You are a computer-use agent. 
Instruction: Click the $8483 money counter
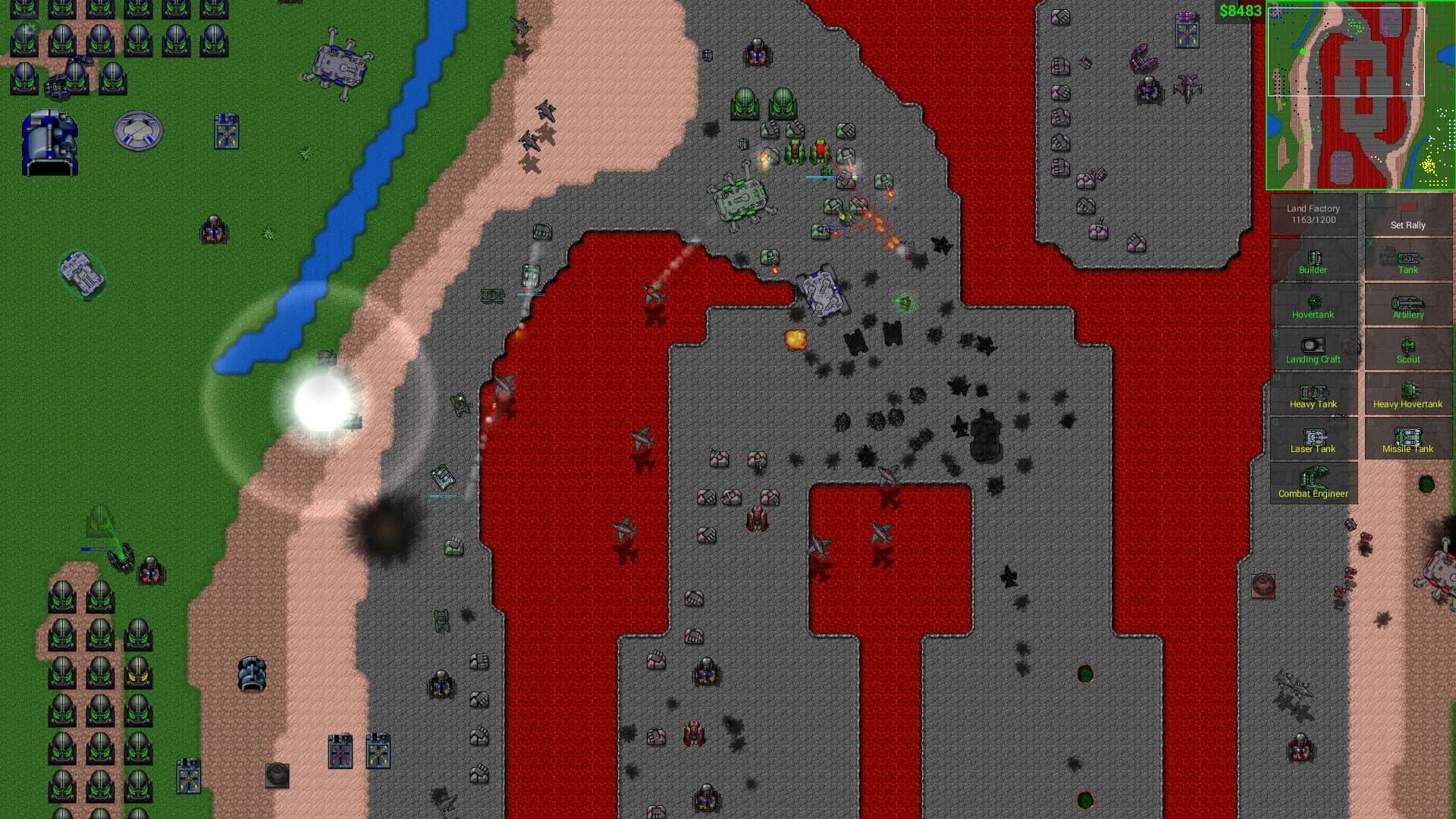[x=1238, y=11]
